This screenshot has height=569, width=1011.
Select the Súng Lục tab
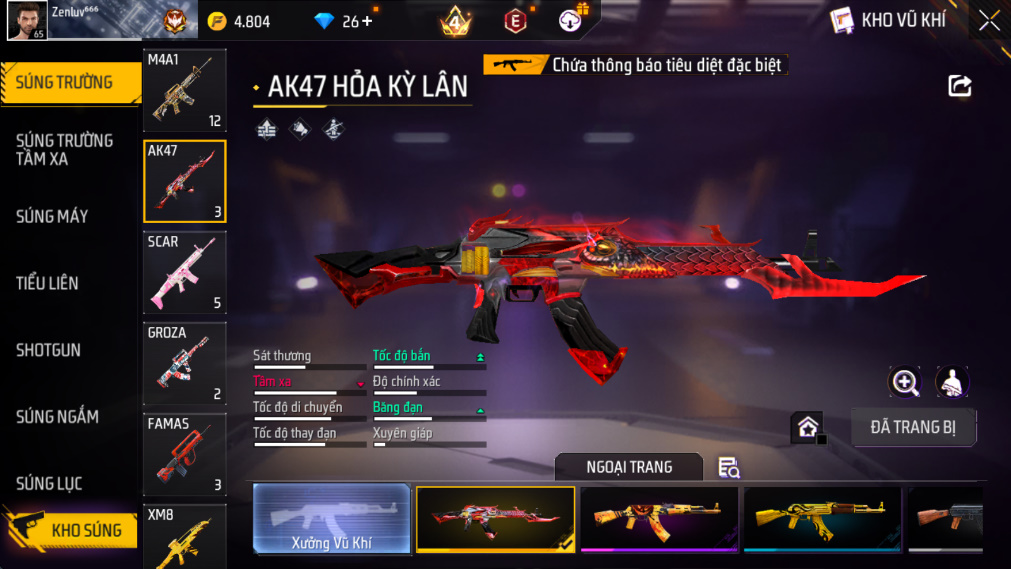(50, 484)
